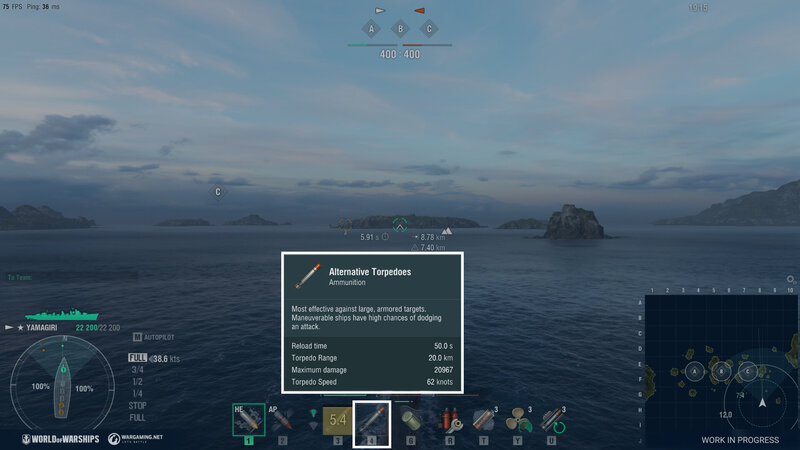Use the Damage Control Party consumable
The width and height of the screenshot is (800, 450).
pyautogui.click(x=452, y=420)
